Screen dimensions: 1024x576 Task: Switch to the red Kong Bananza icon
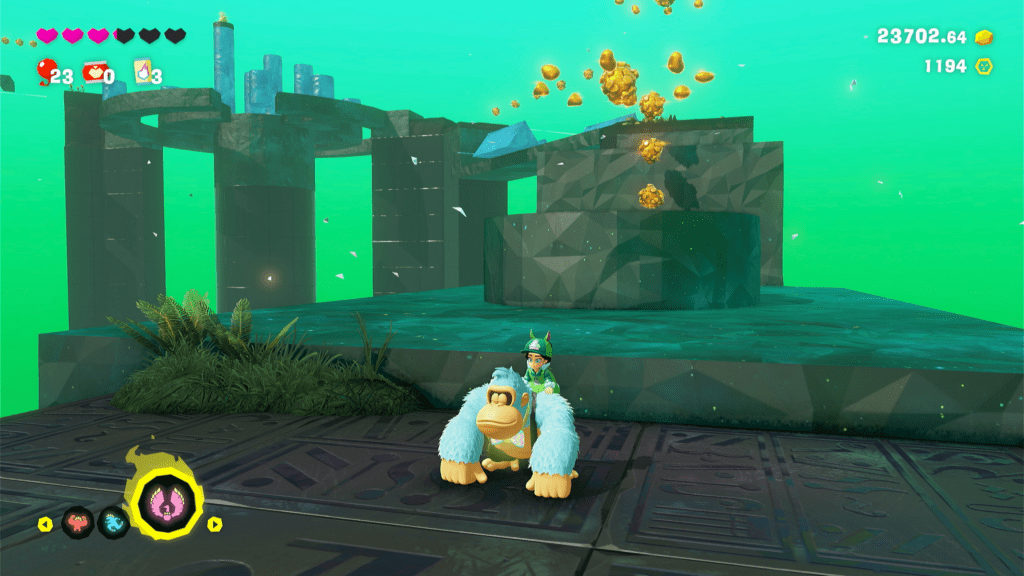(78, 522)
